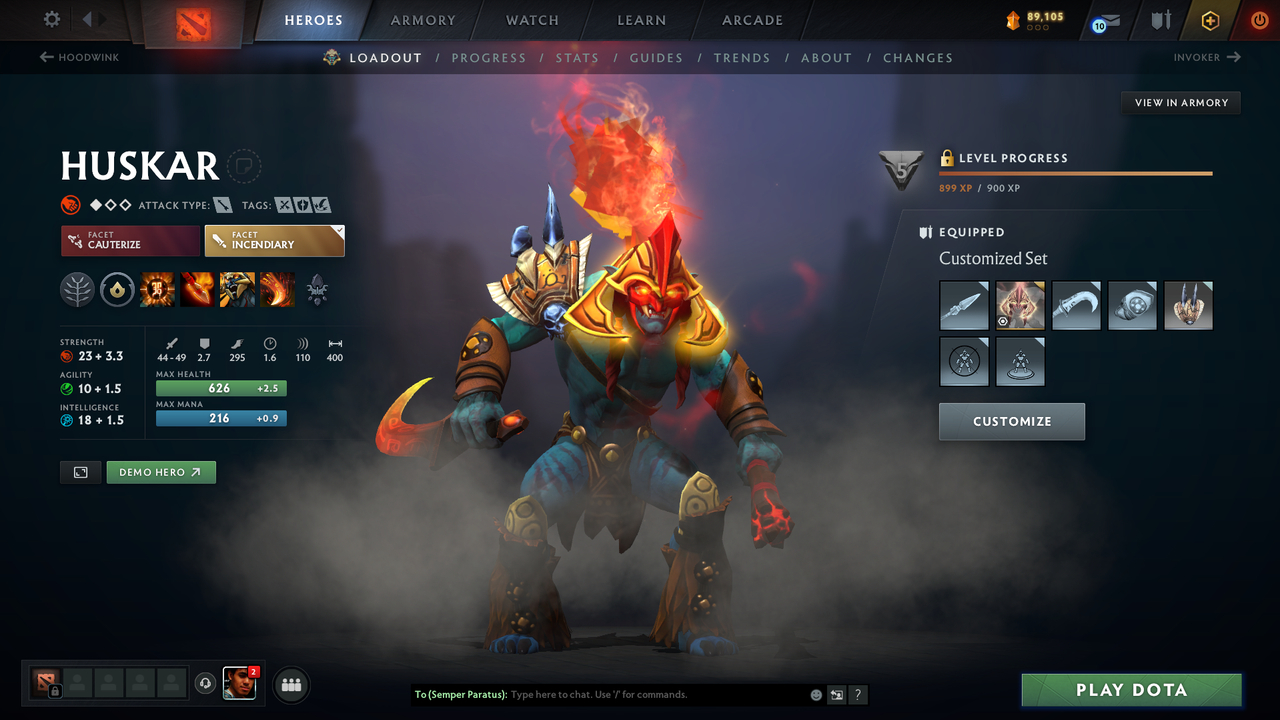The height and width of the screenshot is (720, 1280).
Task: Click the CUSTOMIZE button under Equipped
Action: 1011,421
